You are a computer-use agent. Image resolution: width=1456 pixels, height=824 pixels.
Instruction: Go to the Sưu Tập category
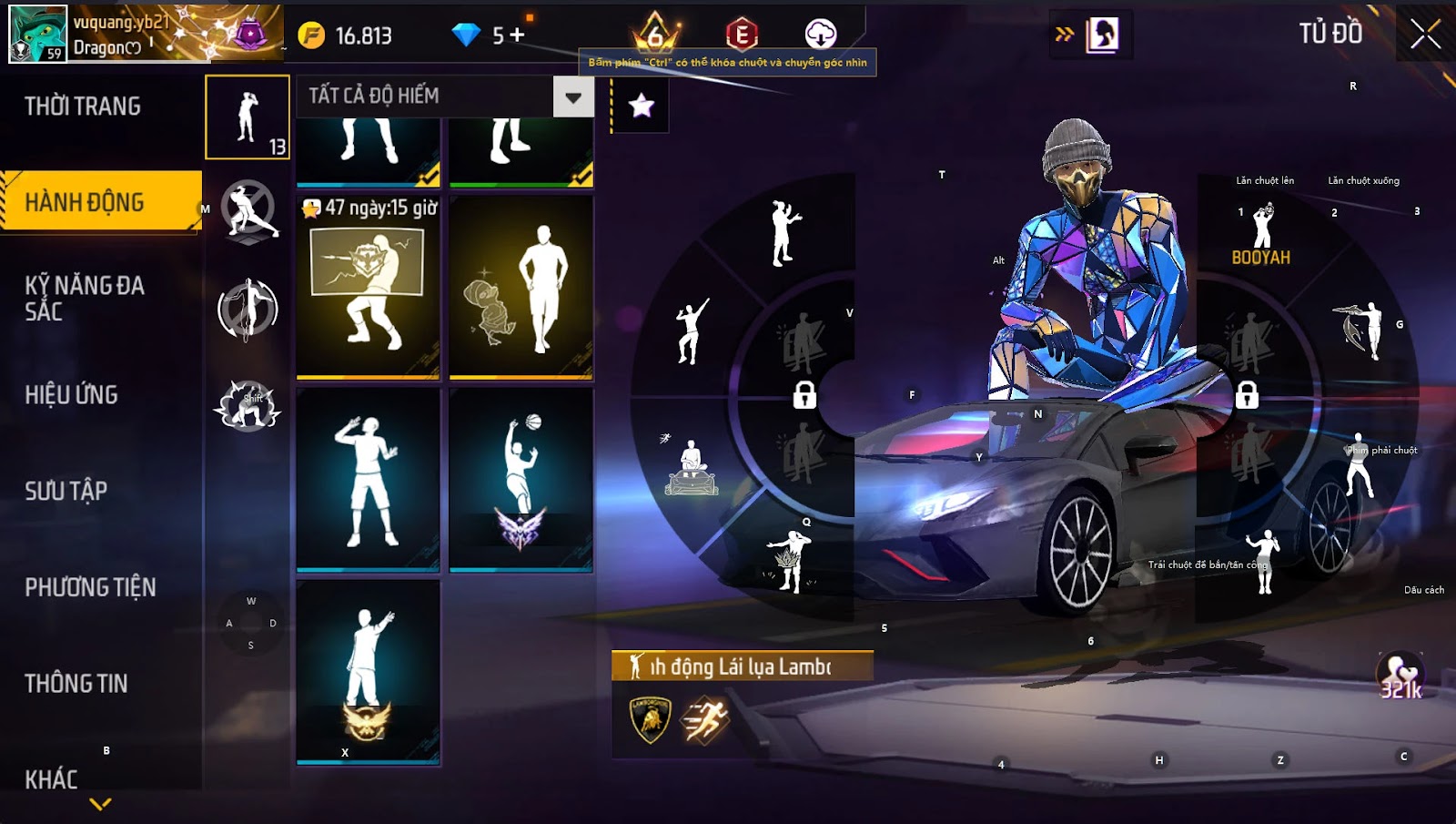click(66, 491)
